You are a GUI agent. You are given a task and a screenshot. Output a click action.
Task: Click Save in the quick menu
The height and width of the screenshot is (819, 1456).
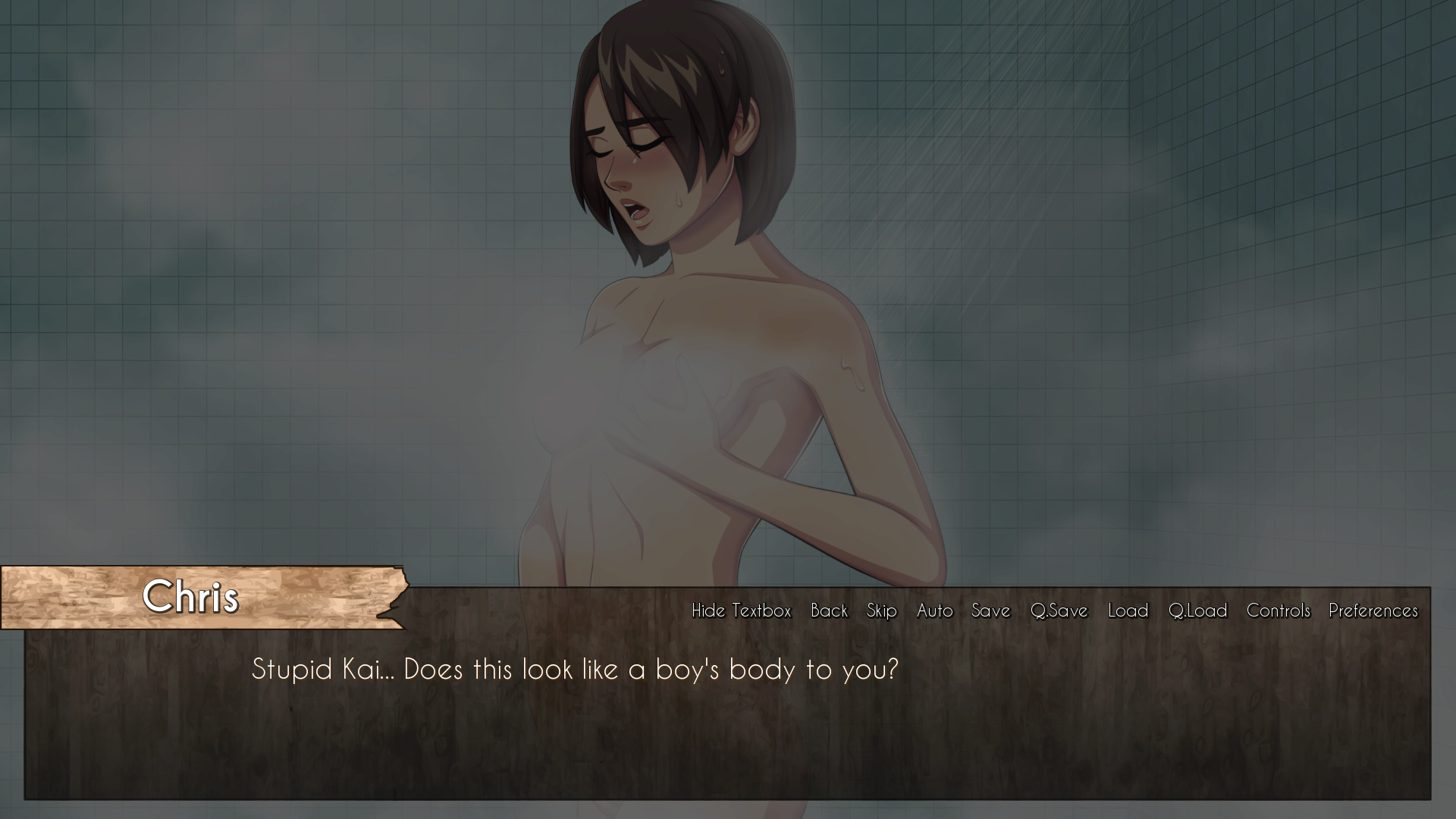(990, 610)
